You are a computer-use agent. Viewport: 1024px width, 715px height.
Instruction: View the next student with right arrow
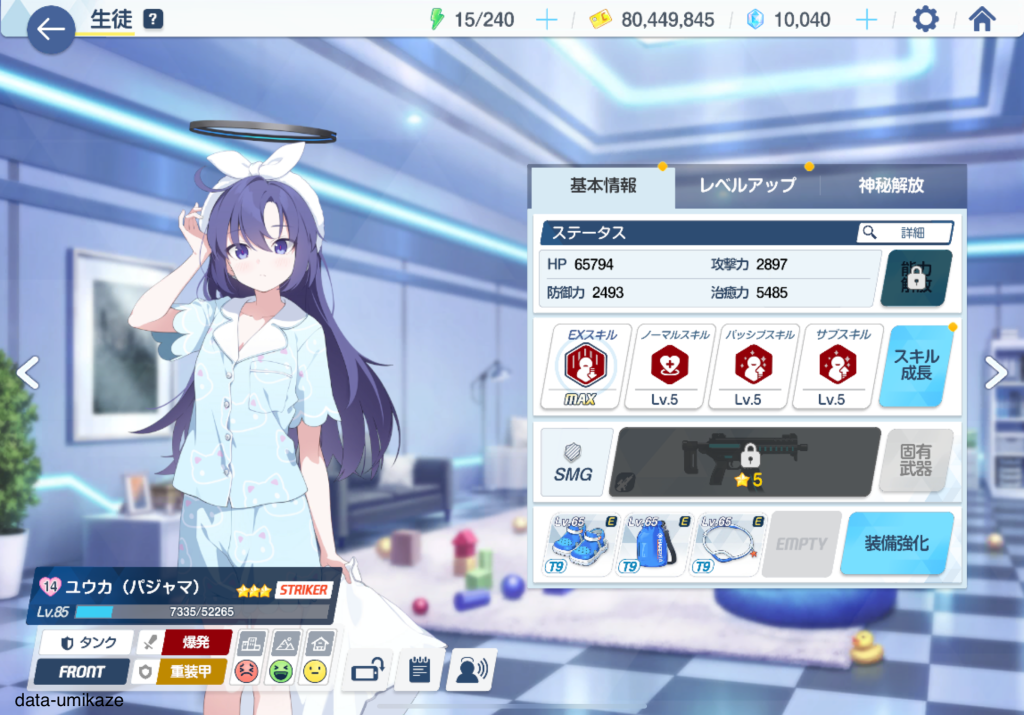click(x=996, y=373)
